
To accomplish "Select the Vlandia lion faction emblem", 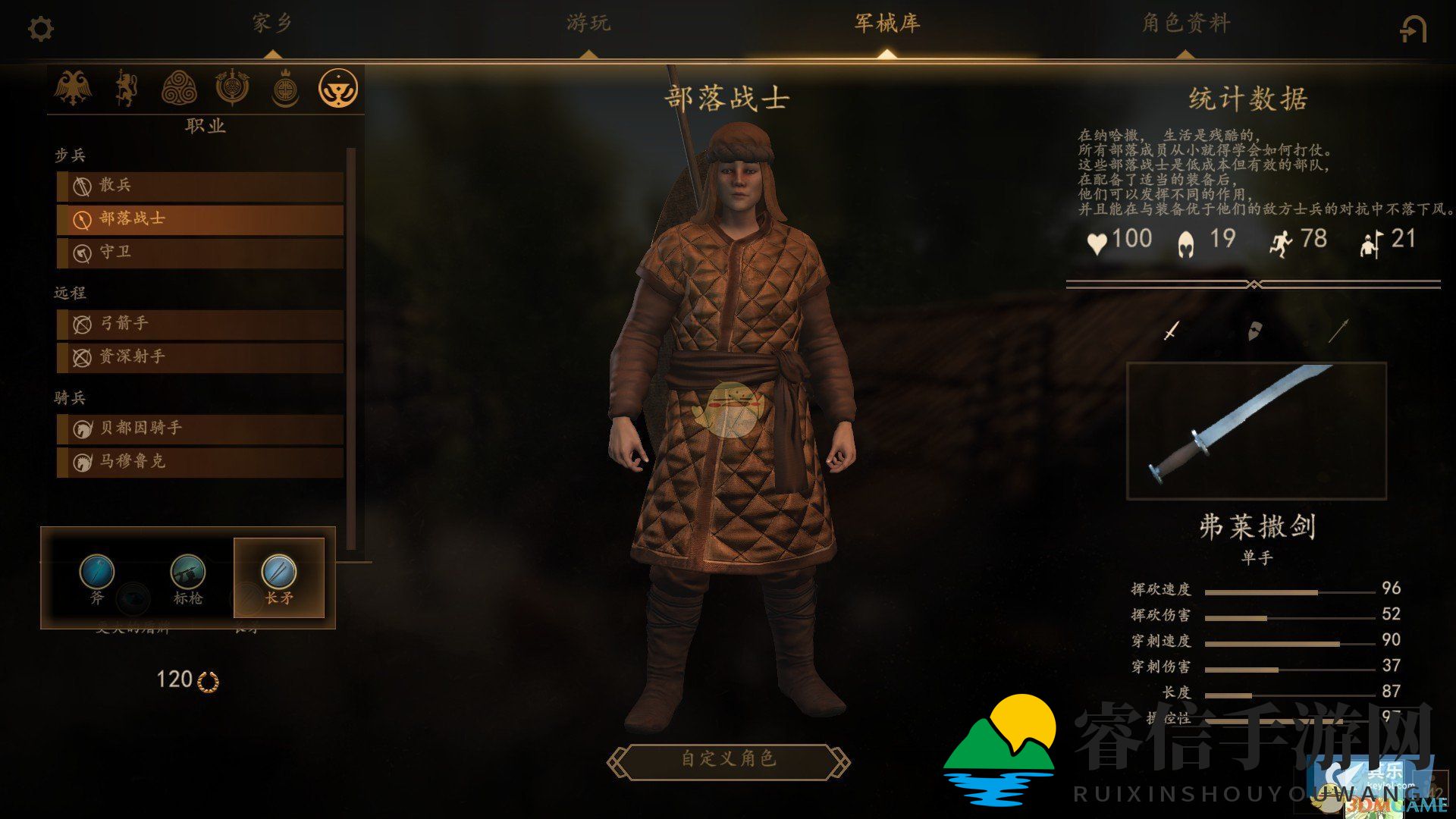I will [126, 89].
